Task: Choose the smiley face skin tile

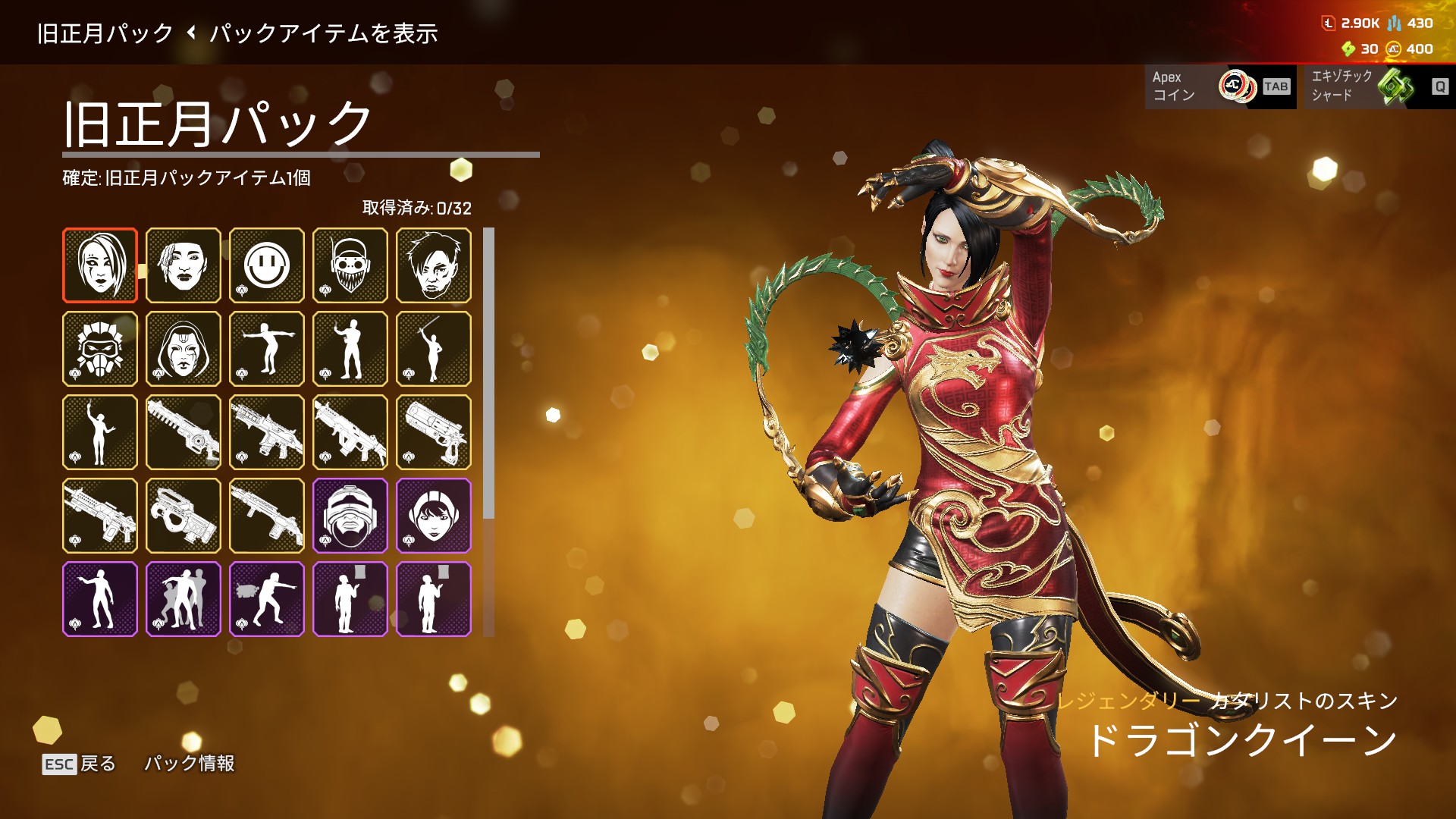Action: (267, 265)
